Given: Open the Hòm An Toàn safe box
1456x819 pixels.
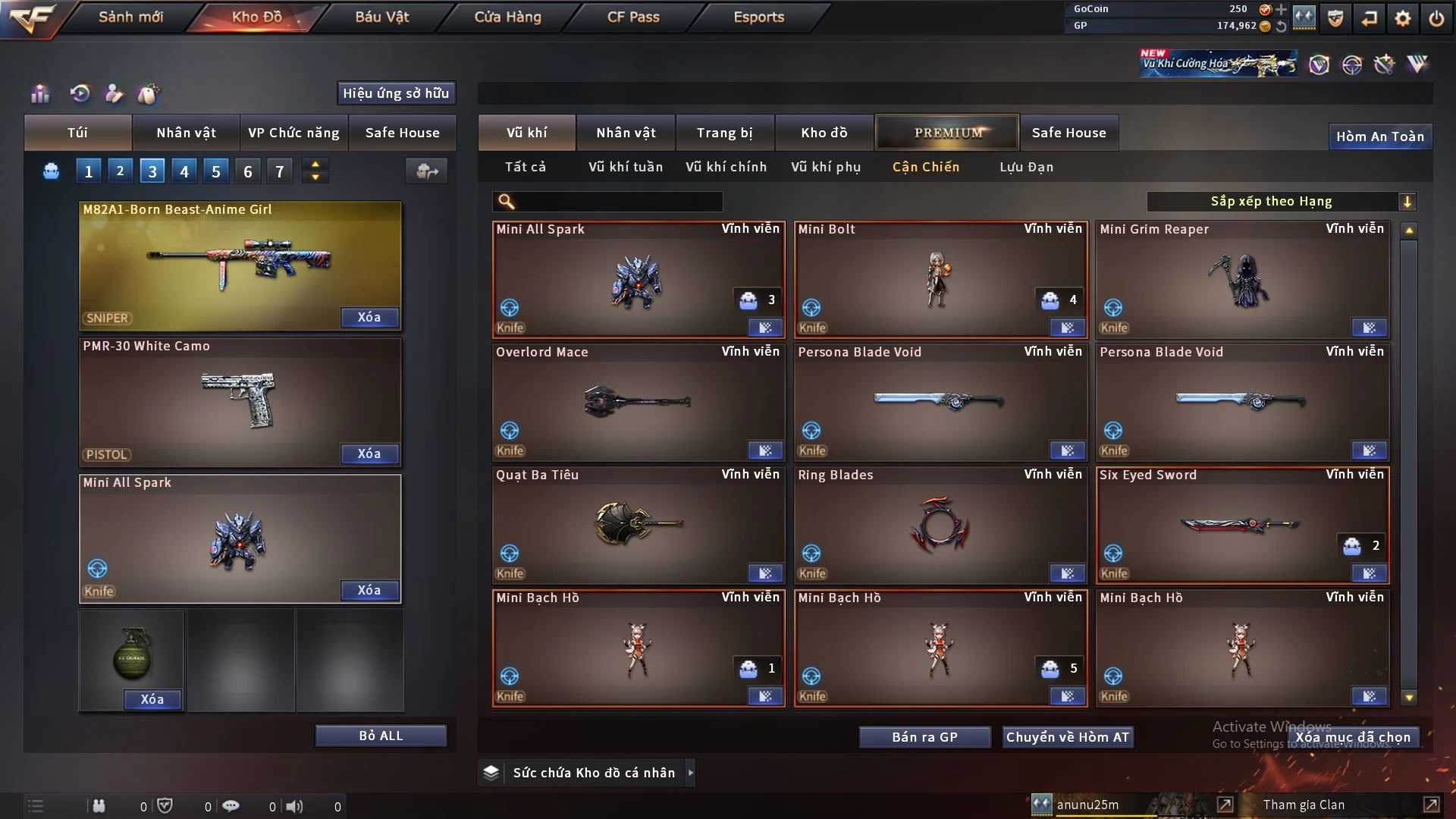Looking at the screenshot, I should [x=1379, y=136].
